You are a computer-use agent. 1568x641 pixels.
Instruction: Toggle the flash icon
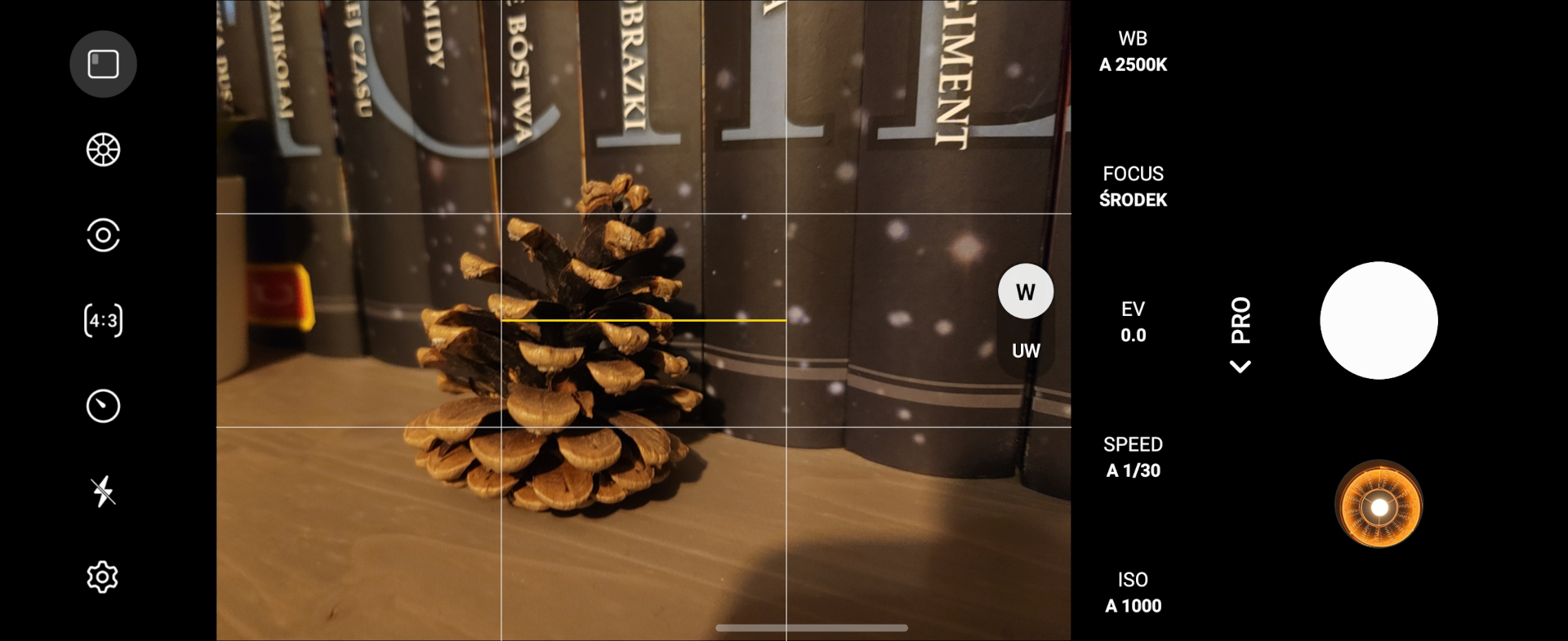(x=103, y=492)
